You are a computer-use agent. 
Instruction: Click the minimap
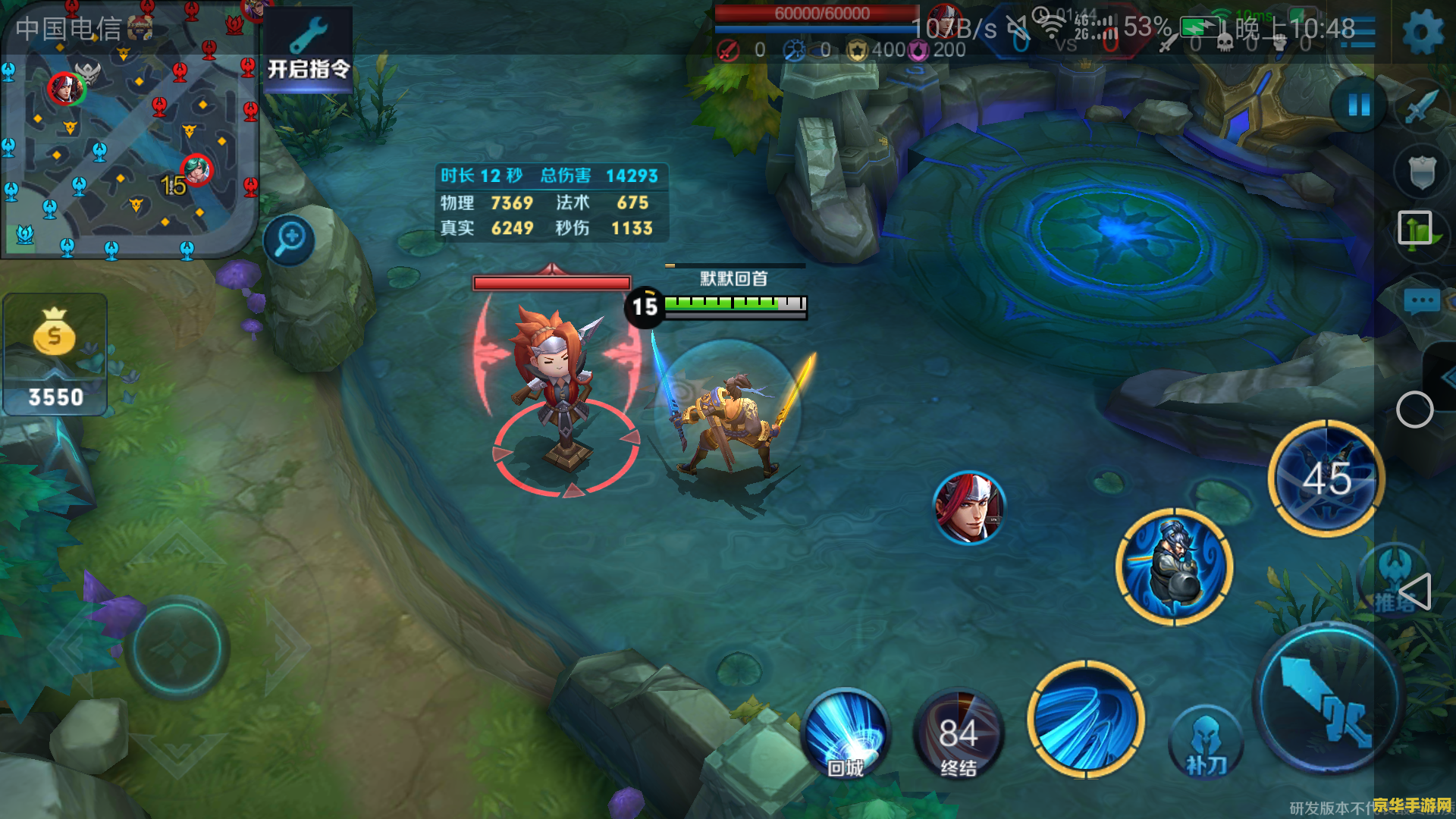tap(129, 130)
